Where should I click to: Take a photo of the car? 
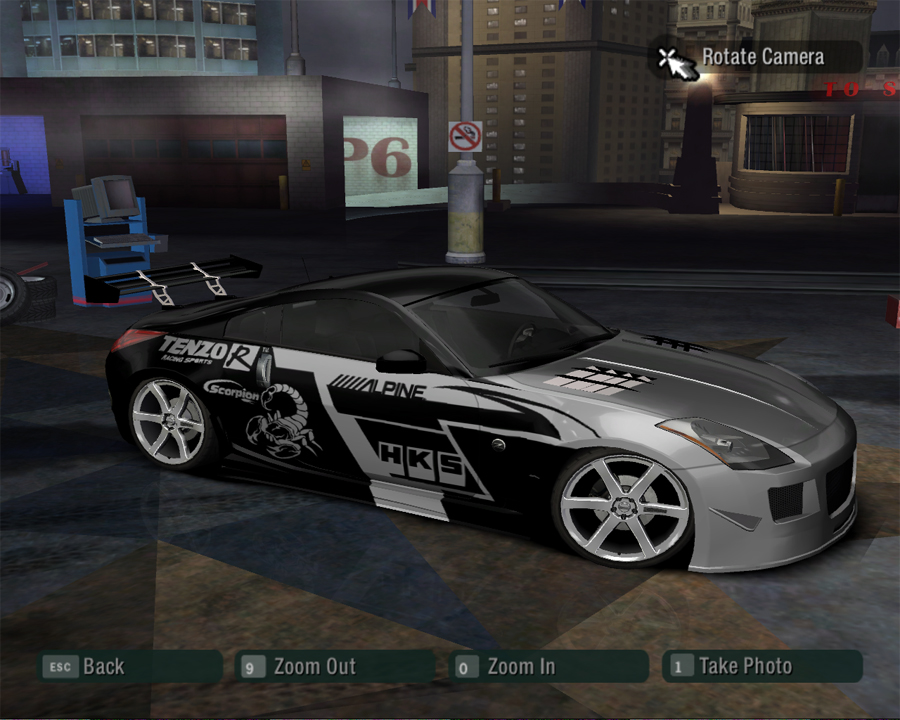(744, 666)
